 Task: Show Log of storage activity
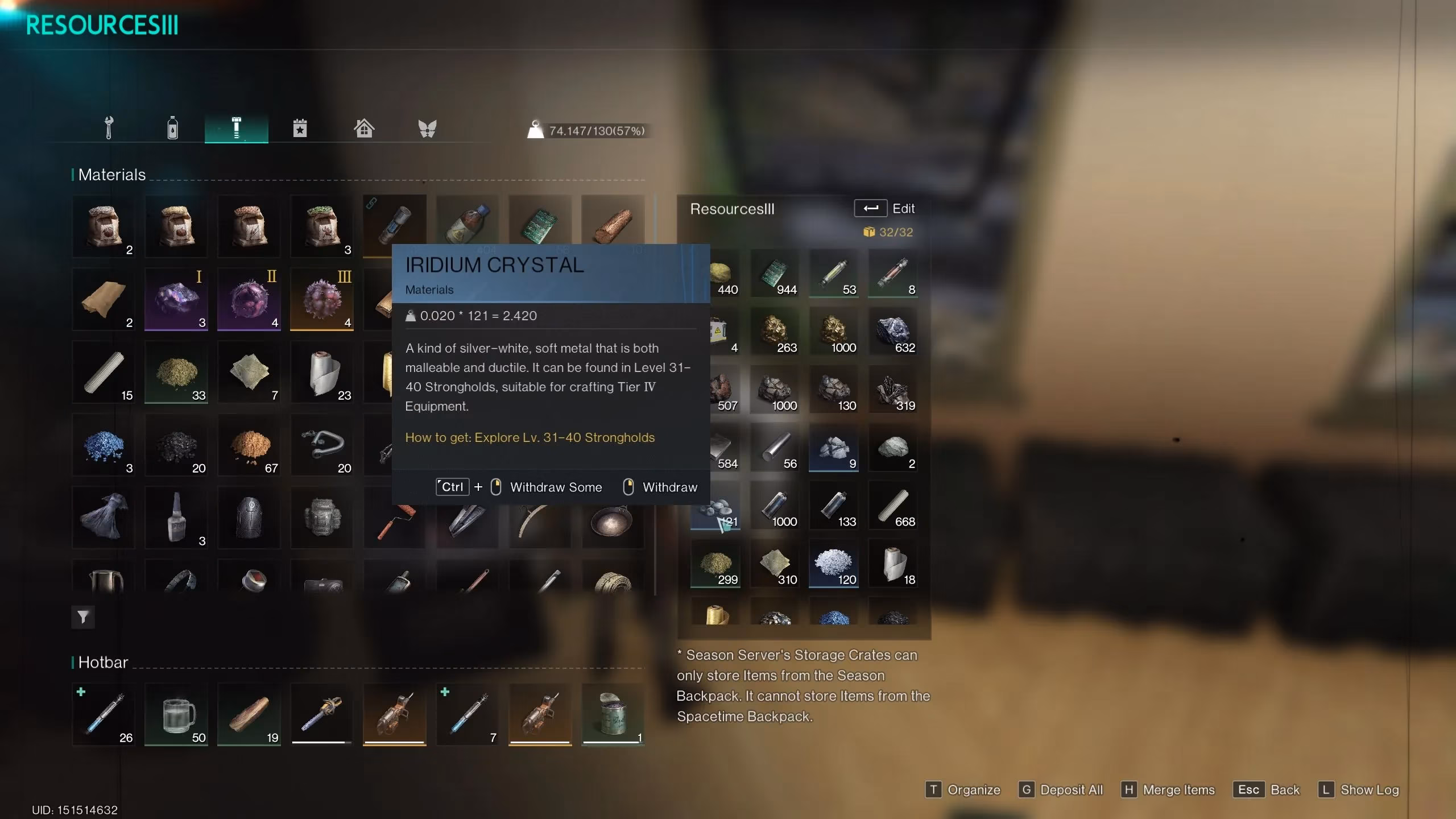point(1358,790)
